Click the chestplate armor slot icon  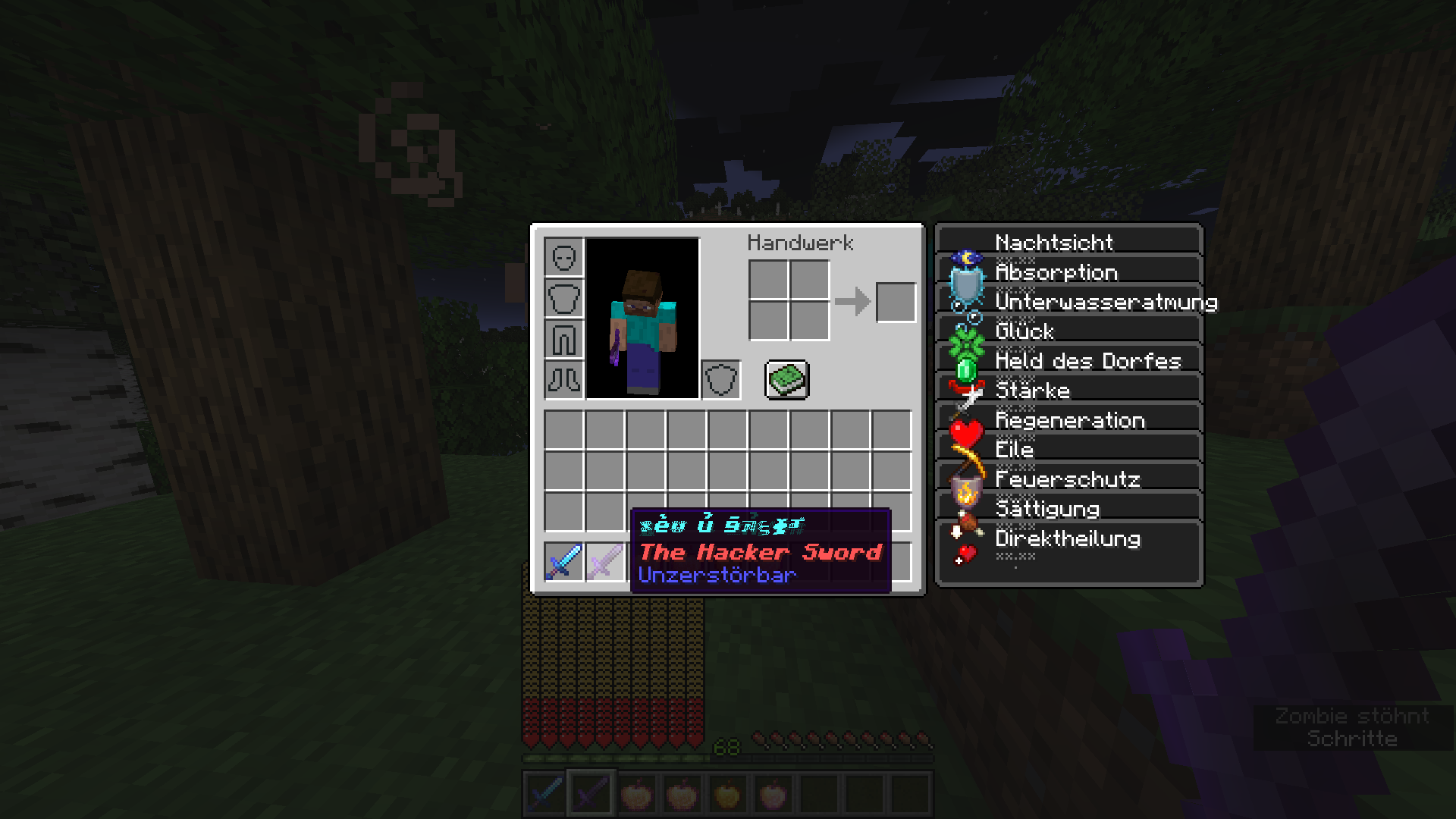click(x=563, y=297)
